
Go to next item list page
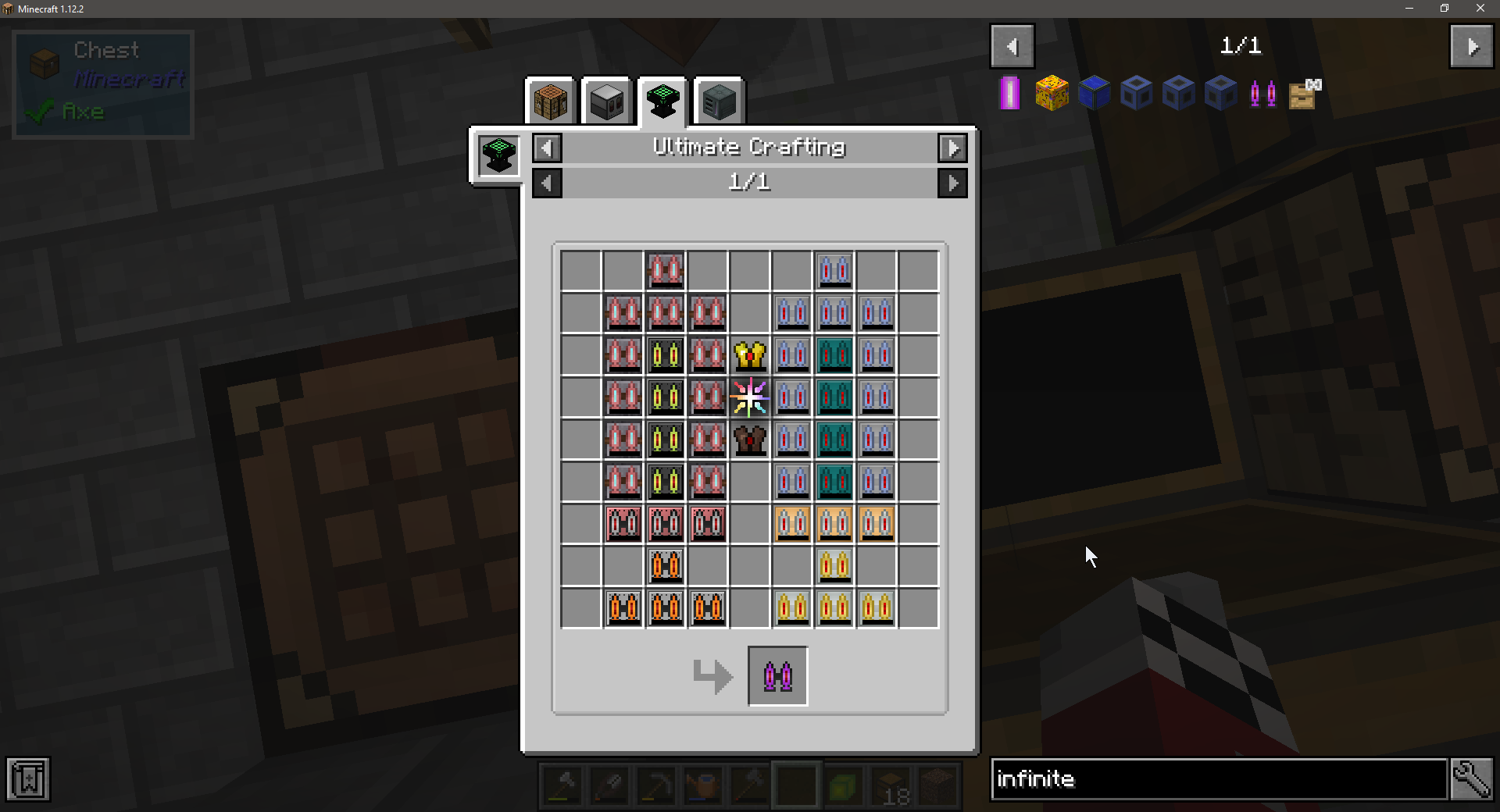1472,47
